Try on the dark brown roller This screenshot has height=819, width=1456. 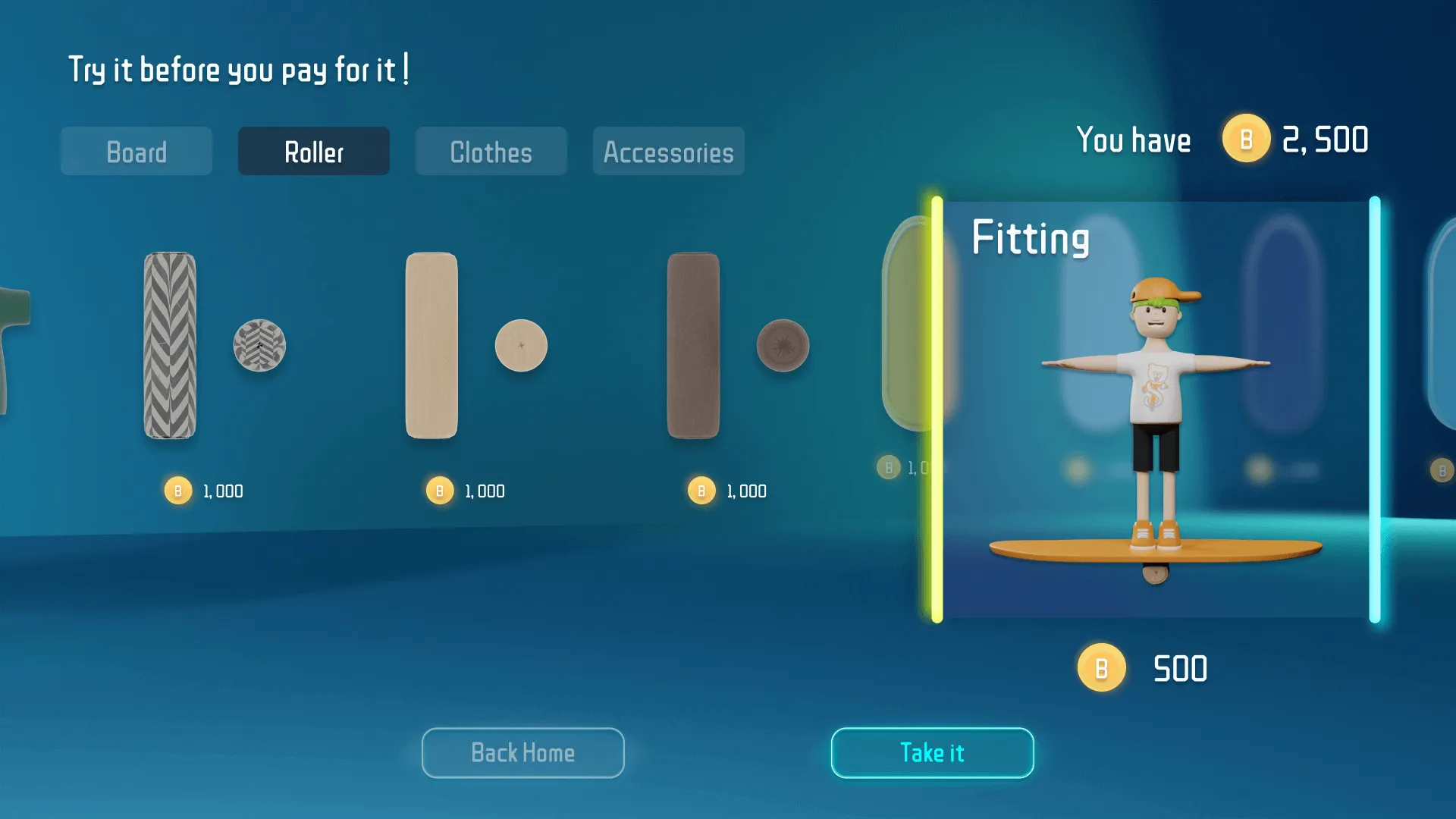point(694,346)
